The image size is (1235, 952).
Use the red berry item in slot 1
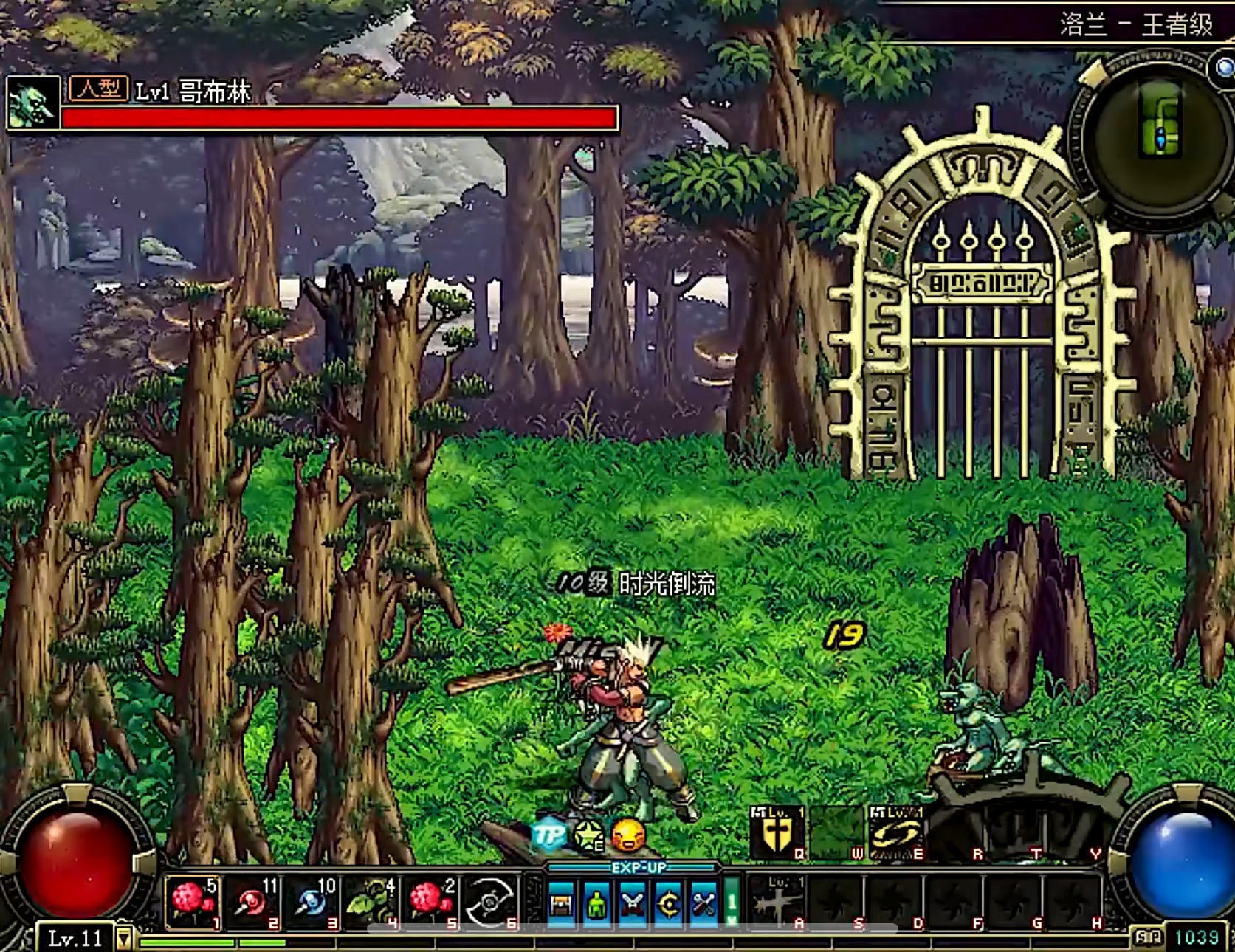coord(191,901)
